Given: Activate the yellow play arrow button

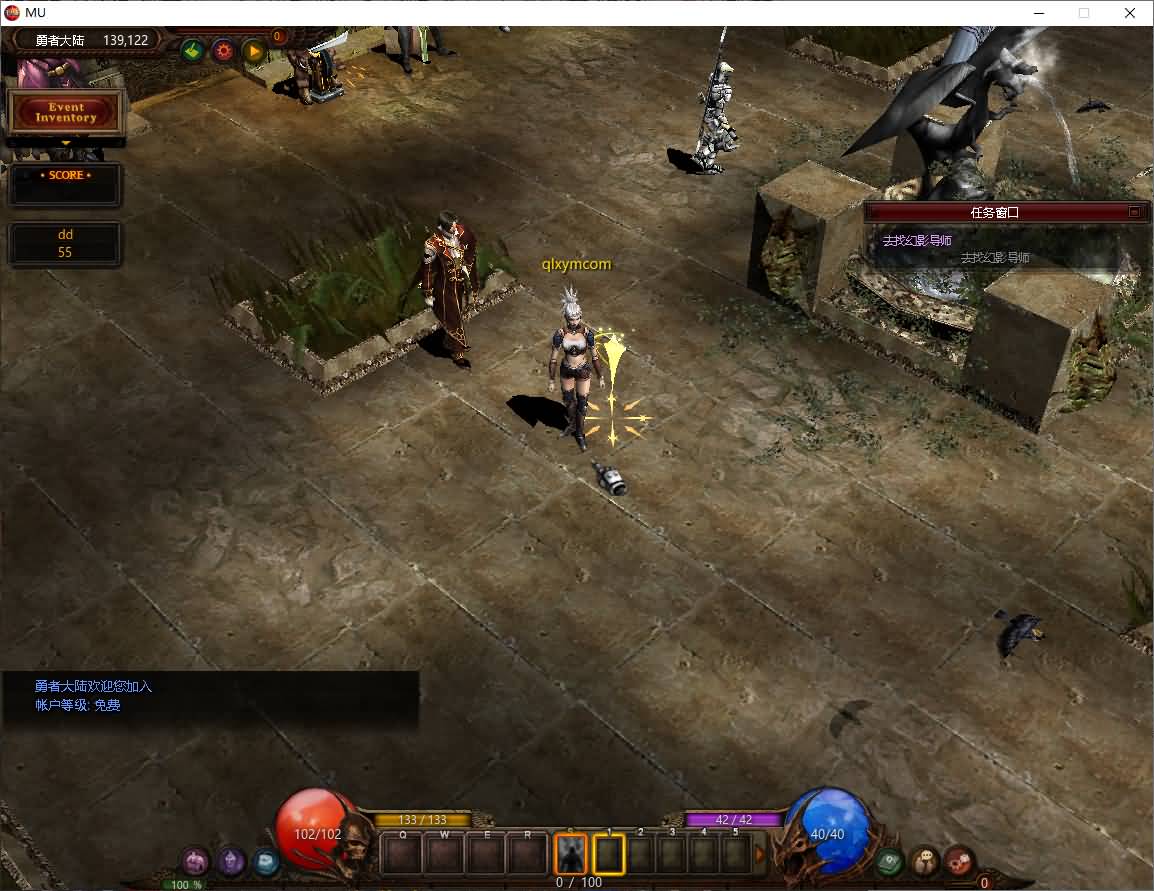Looking at the screenshot, I should [254, 50].
